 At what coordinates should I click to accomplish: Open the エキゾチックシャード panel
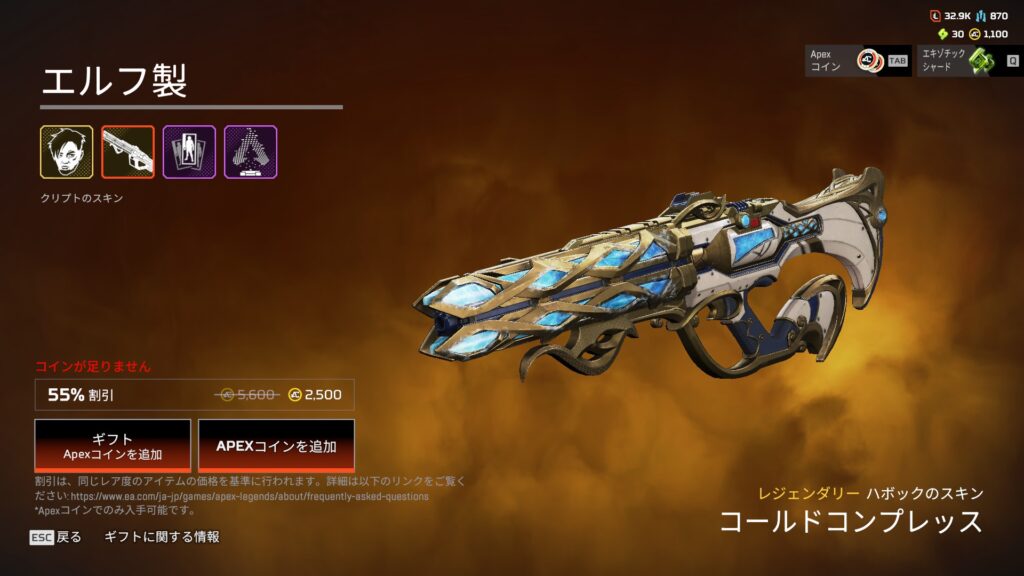click(967, 61)
